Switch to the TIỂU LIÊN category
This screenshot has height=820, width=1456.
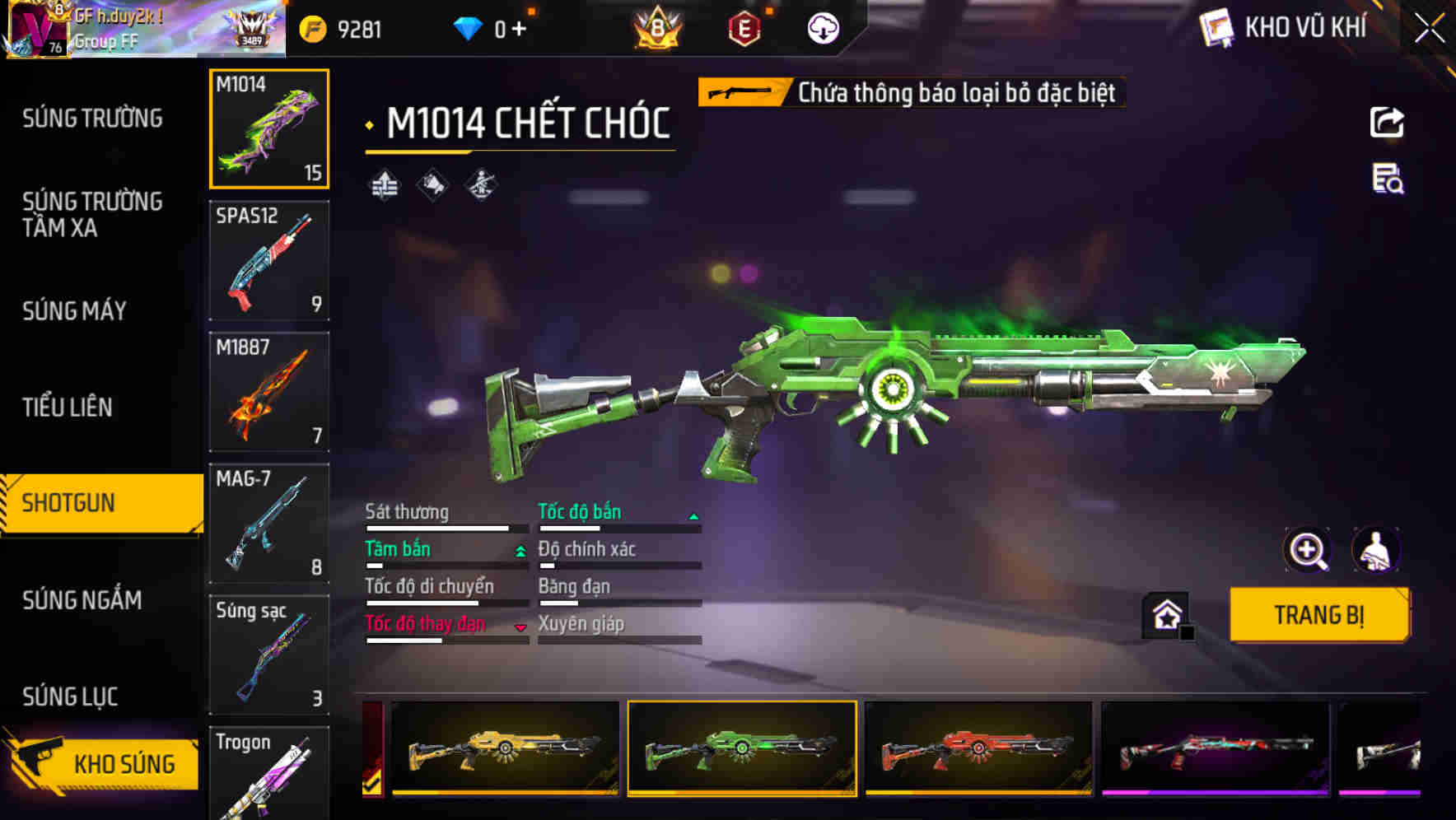pyautogui.click(x=68, y=407)
